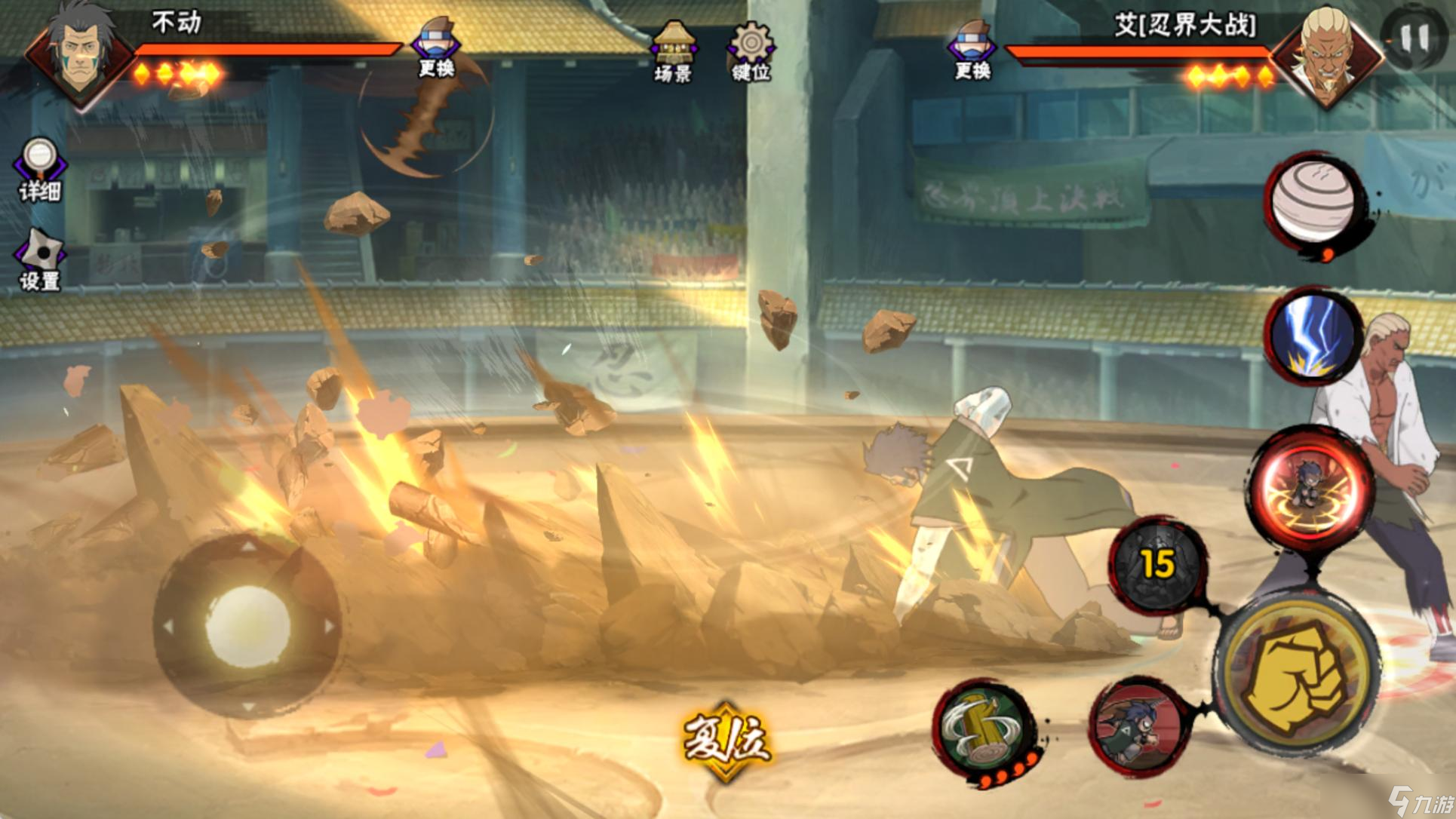Swap the left fighter with 更换
Viewport: 1456px width, 819px height.
[x=437, y=47]
